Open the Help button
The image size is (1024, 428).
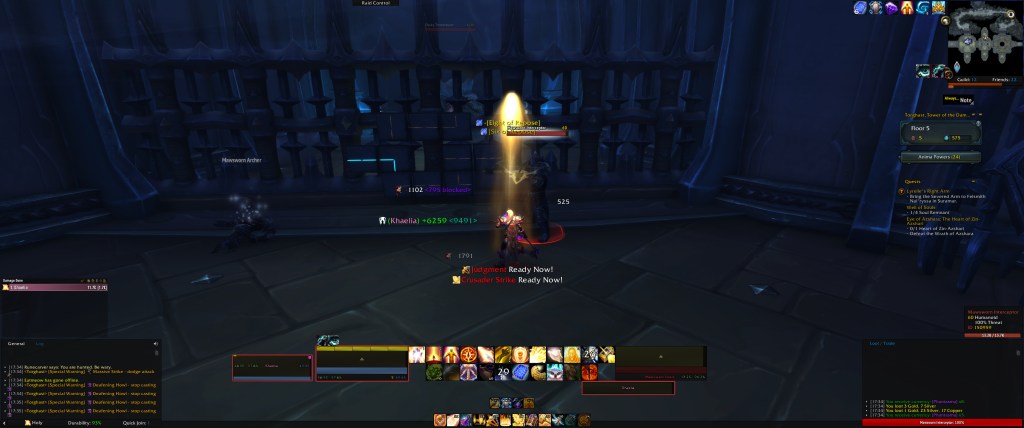click(x=35, y=422)
